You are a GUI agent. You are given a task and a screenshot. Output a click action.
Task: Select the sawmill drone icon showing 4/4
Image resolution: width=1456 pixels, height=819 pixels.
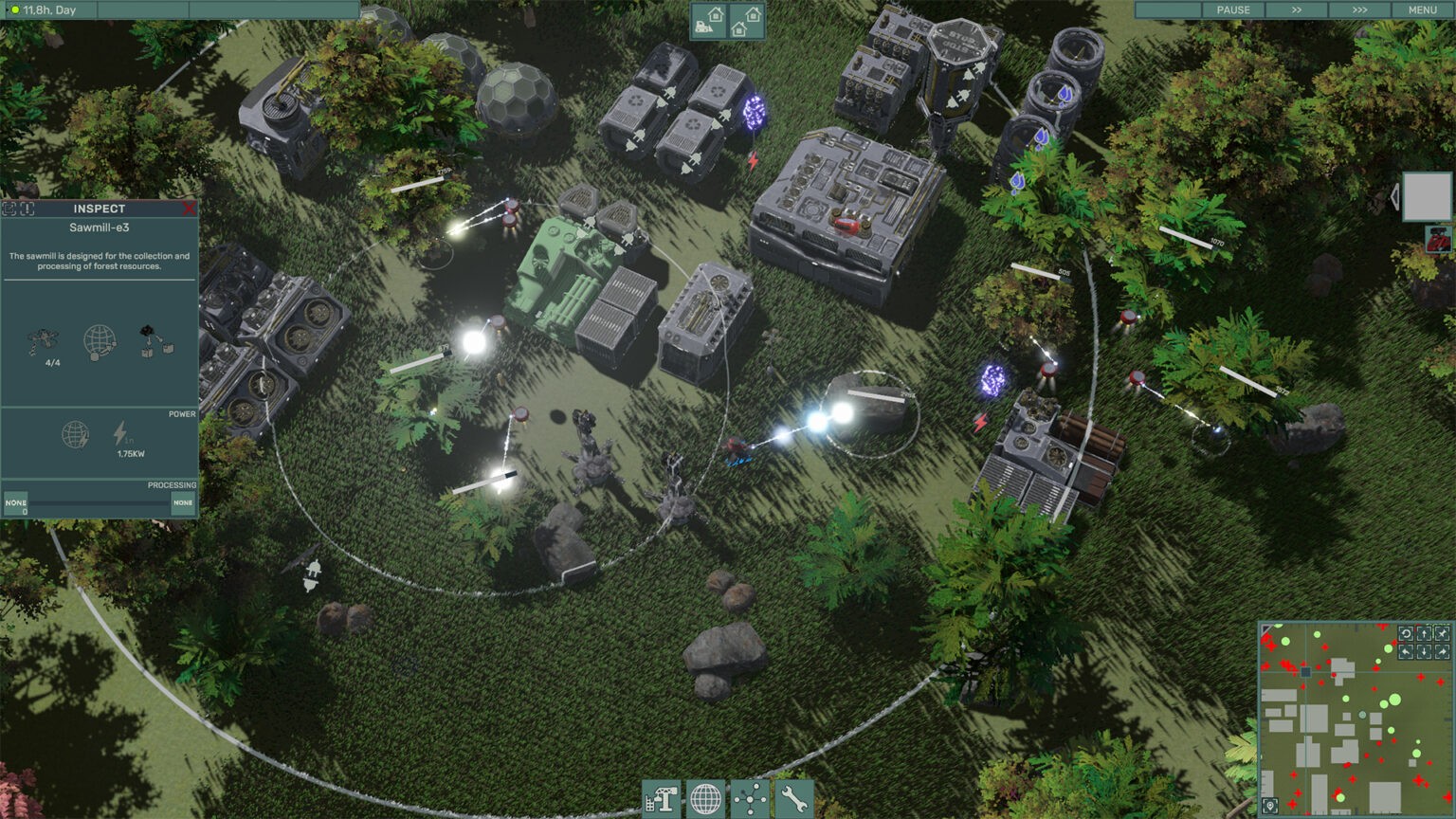[x=45, y=341]
